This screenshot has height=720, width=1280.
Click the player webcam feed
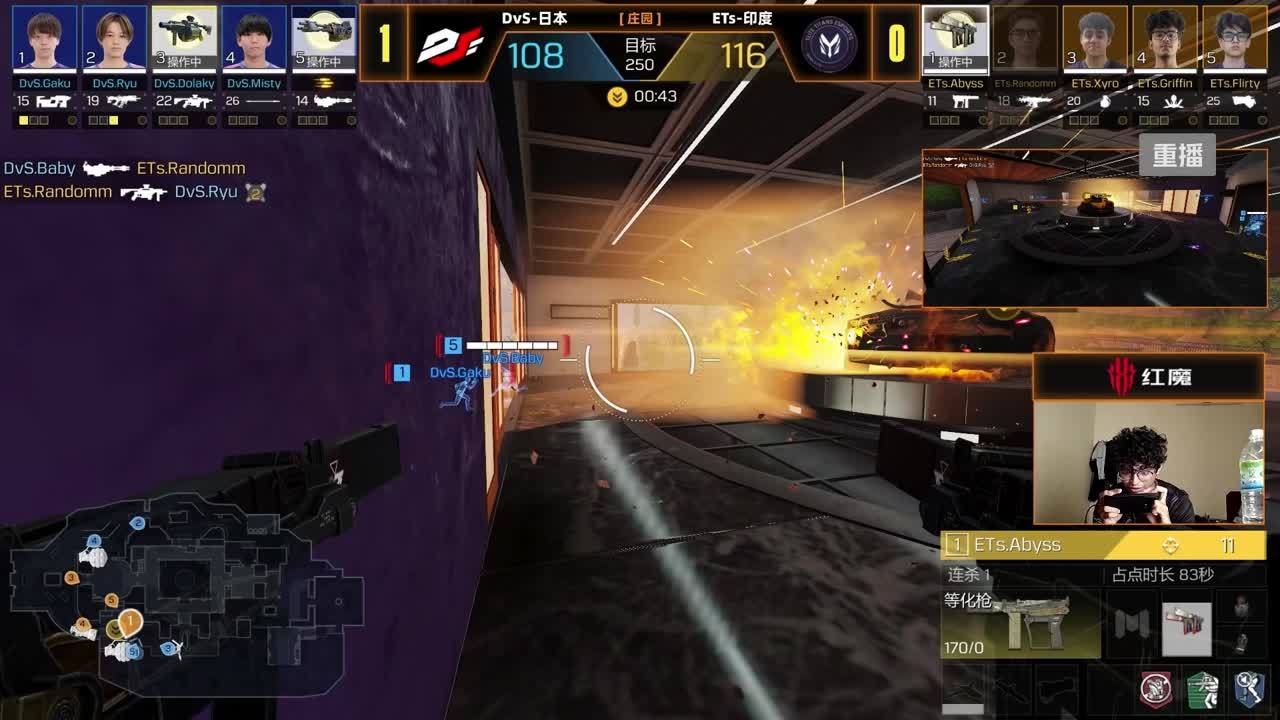[1149, 463]
